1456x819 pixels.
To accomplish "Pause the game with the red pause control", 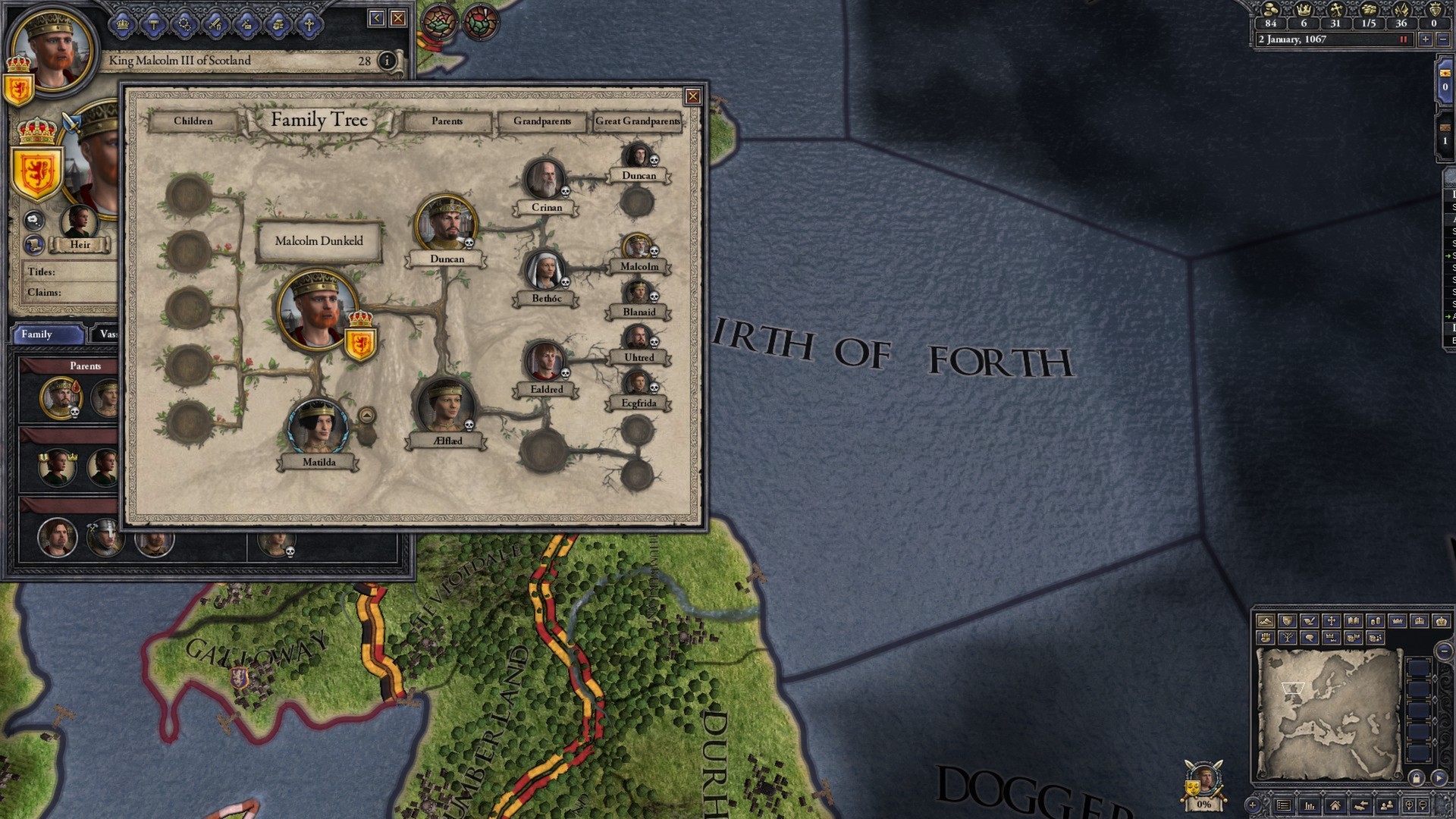I will click(1404, 39).
